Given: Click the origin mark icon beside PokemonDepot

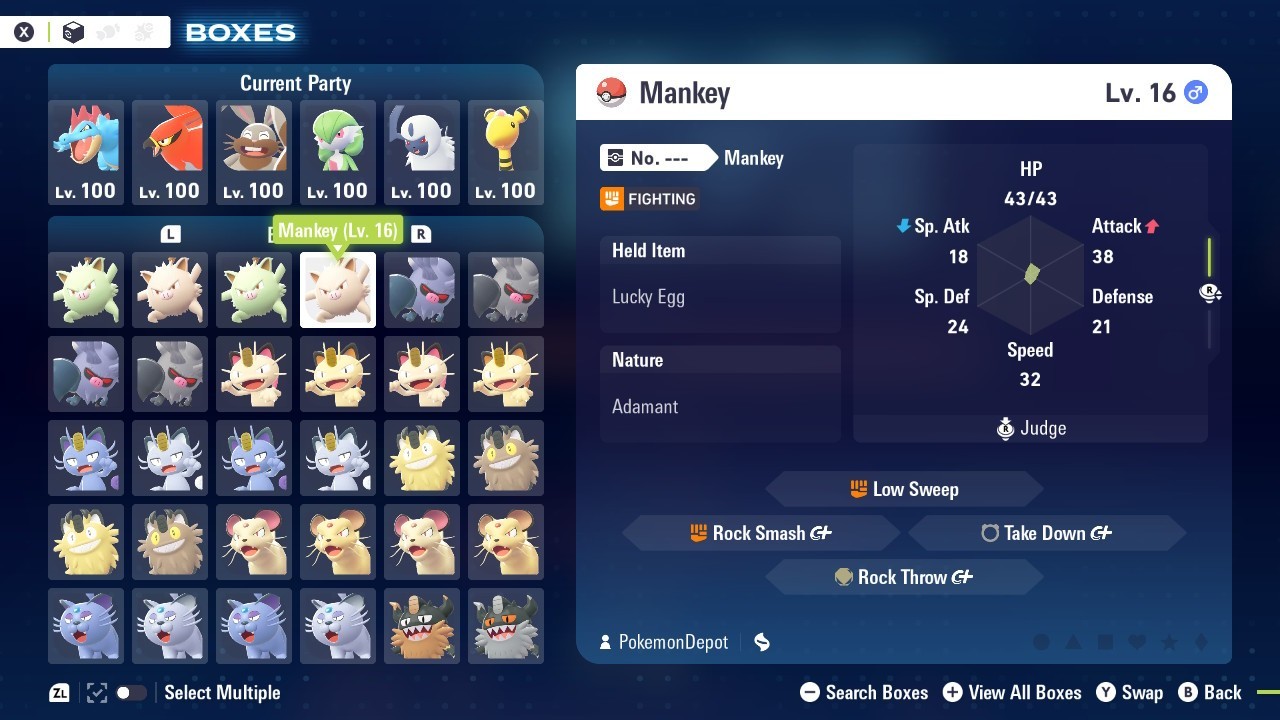Looking at the screenshot, I should tap(761, 642).
